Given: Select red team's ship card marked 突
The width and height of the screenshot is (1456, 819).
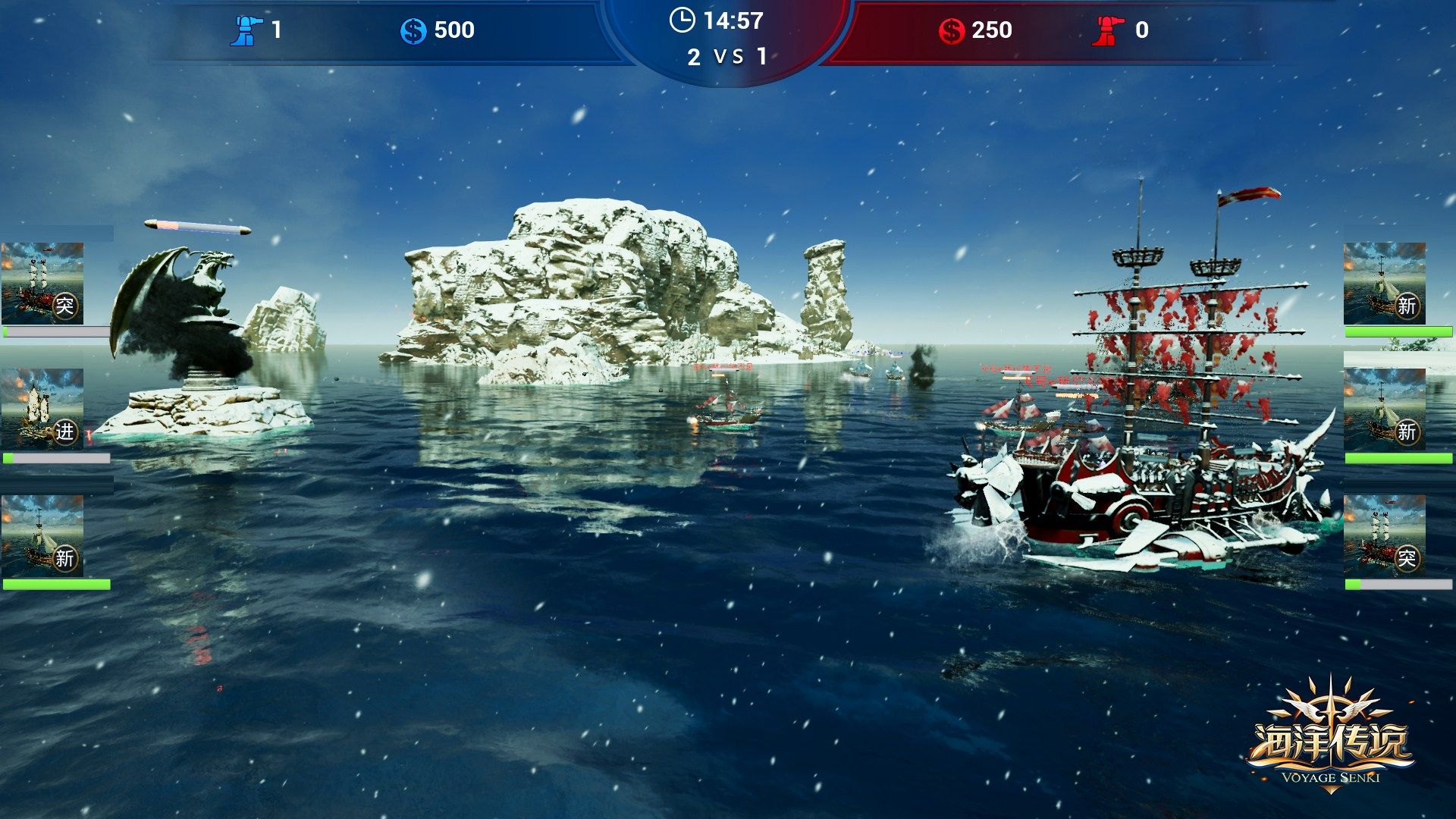Looking at the screenshot, I should 1384,536.
